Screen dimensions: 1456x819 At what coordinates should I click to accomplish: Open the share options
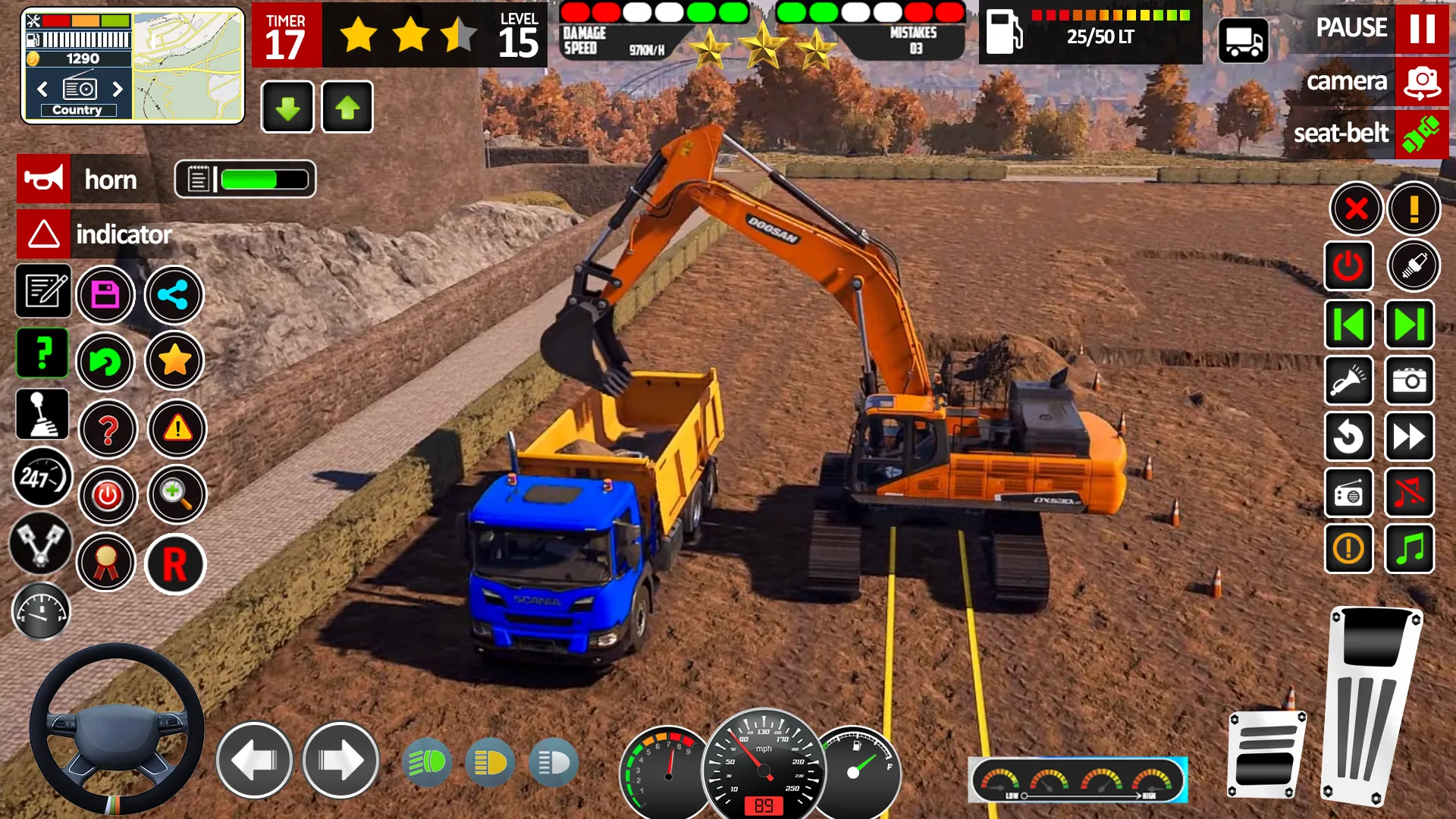tap(173, 295)
